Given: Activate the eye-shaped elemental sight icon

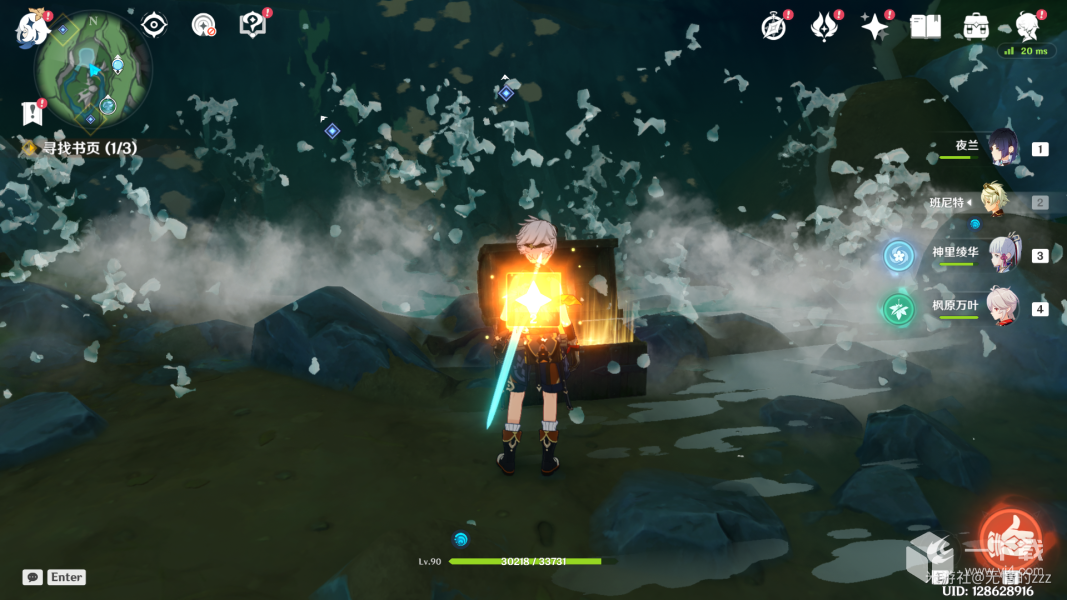Looking at the screenshot, I should [x=154, y=25].
